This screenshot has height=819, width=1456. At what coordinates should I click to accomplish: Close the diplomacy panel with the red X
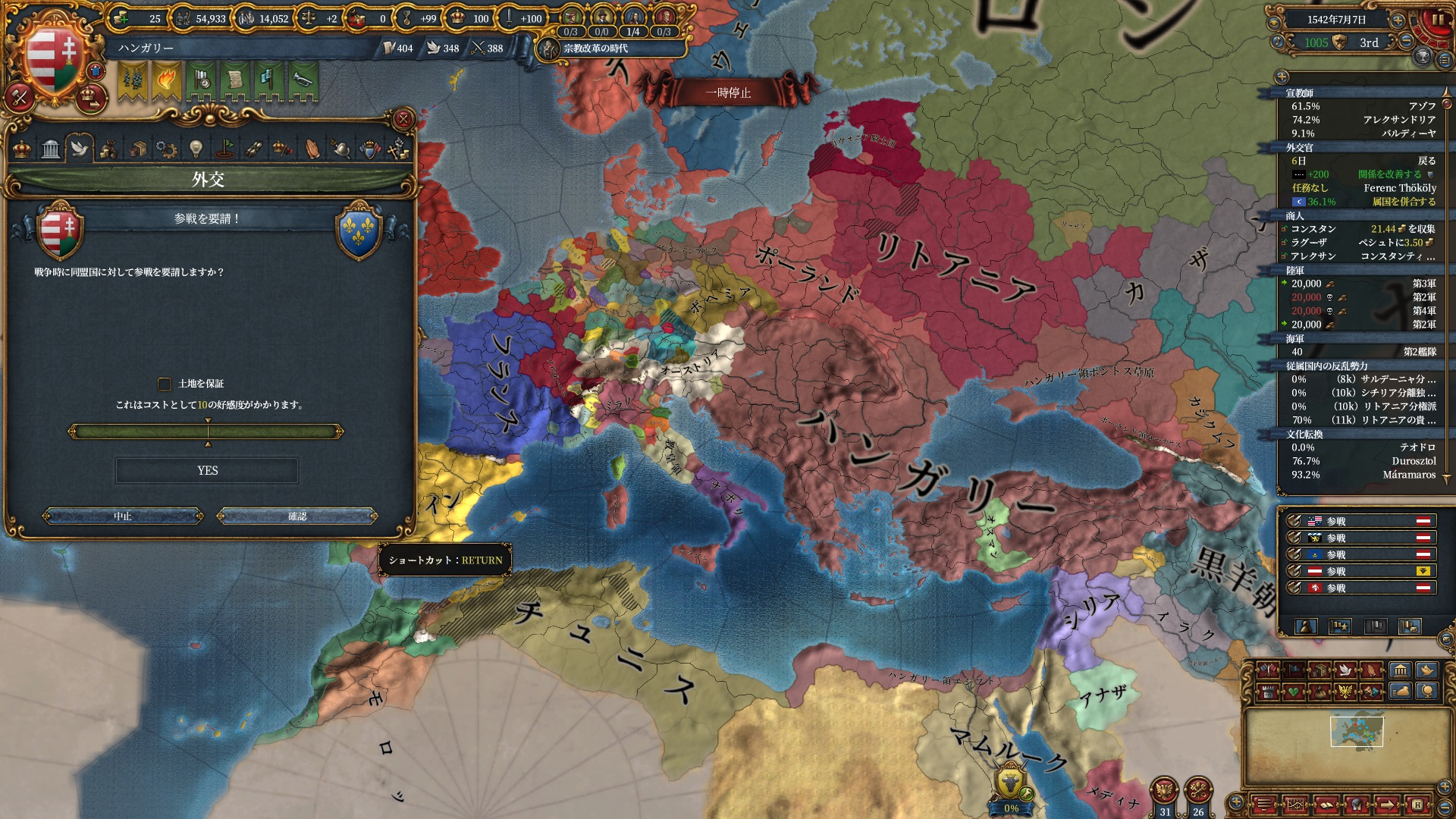pos(403,119)
